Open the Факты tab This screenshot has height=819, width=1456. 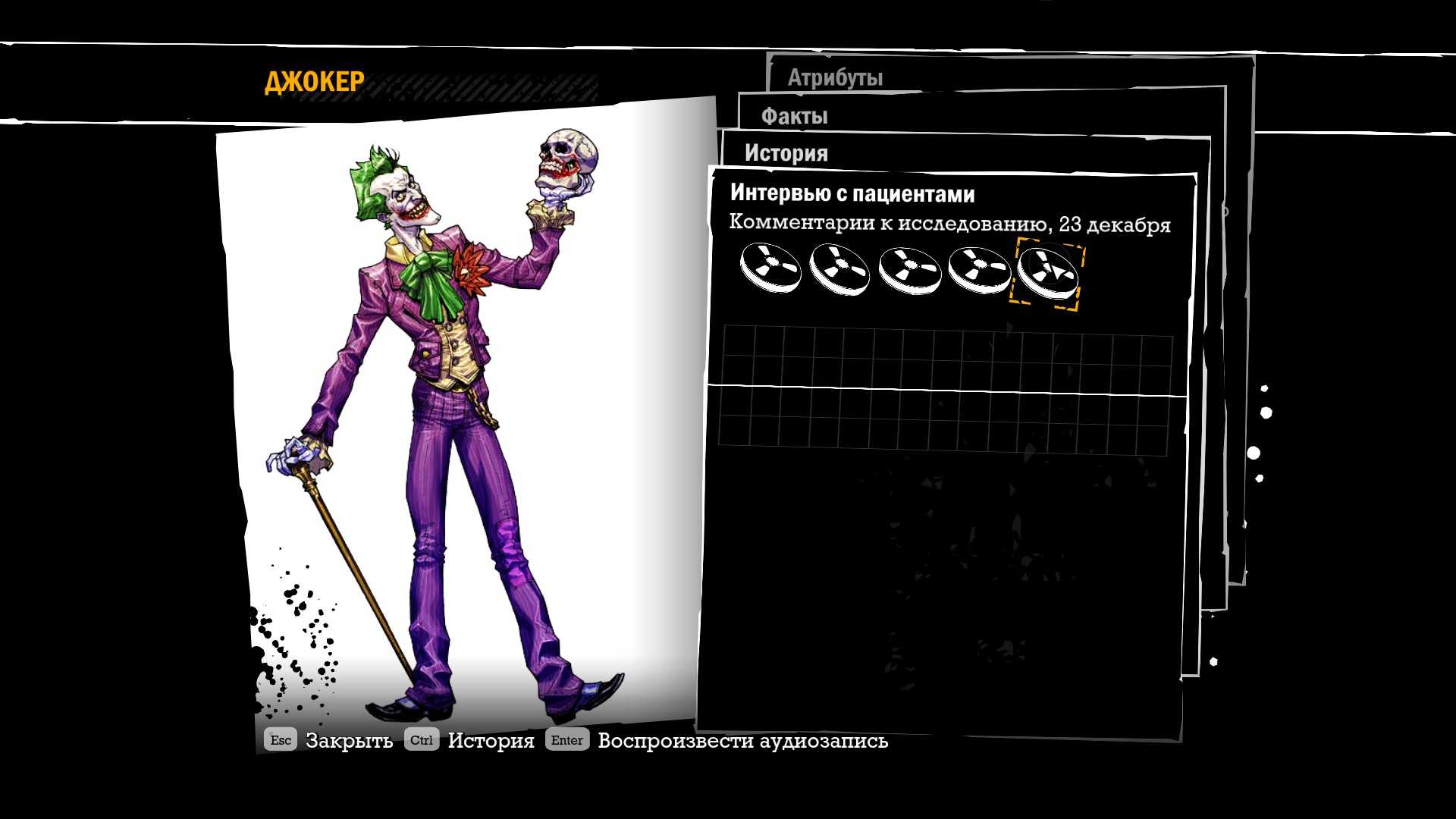(794, 116)
